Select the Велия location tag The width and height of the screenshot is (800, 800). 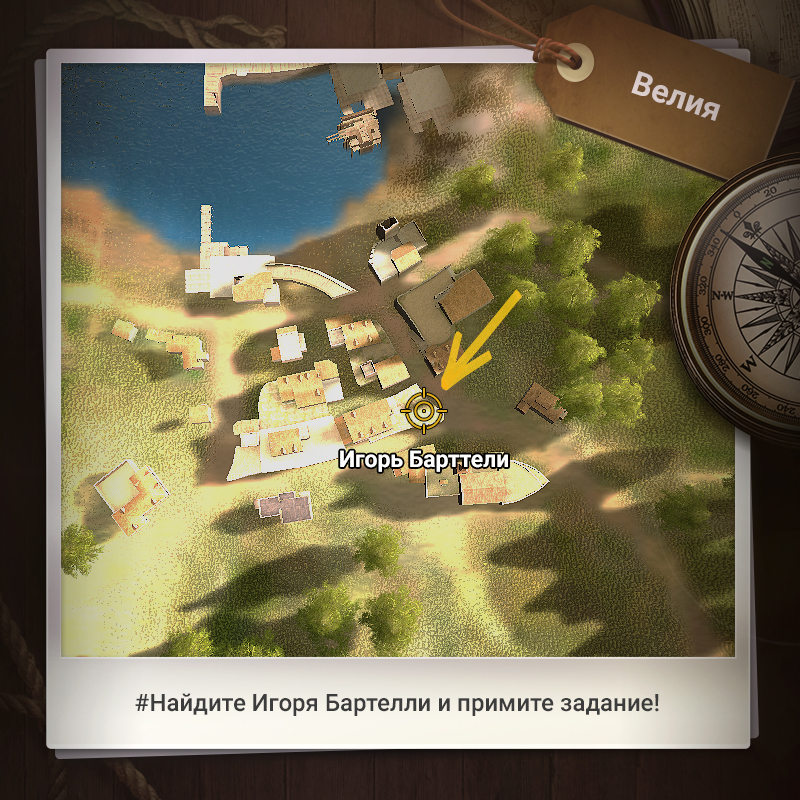click(x=675, y=95)
